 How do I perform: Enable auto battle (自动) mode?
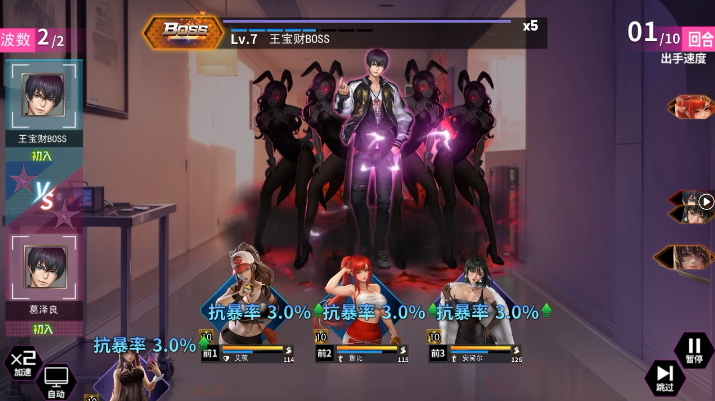pyautogui.click(x=56, y=381)
